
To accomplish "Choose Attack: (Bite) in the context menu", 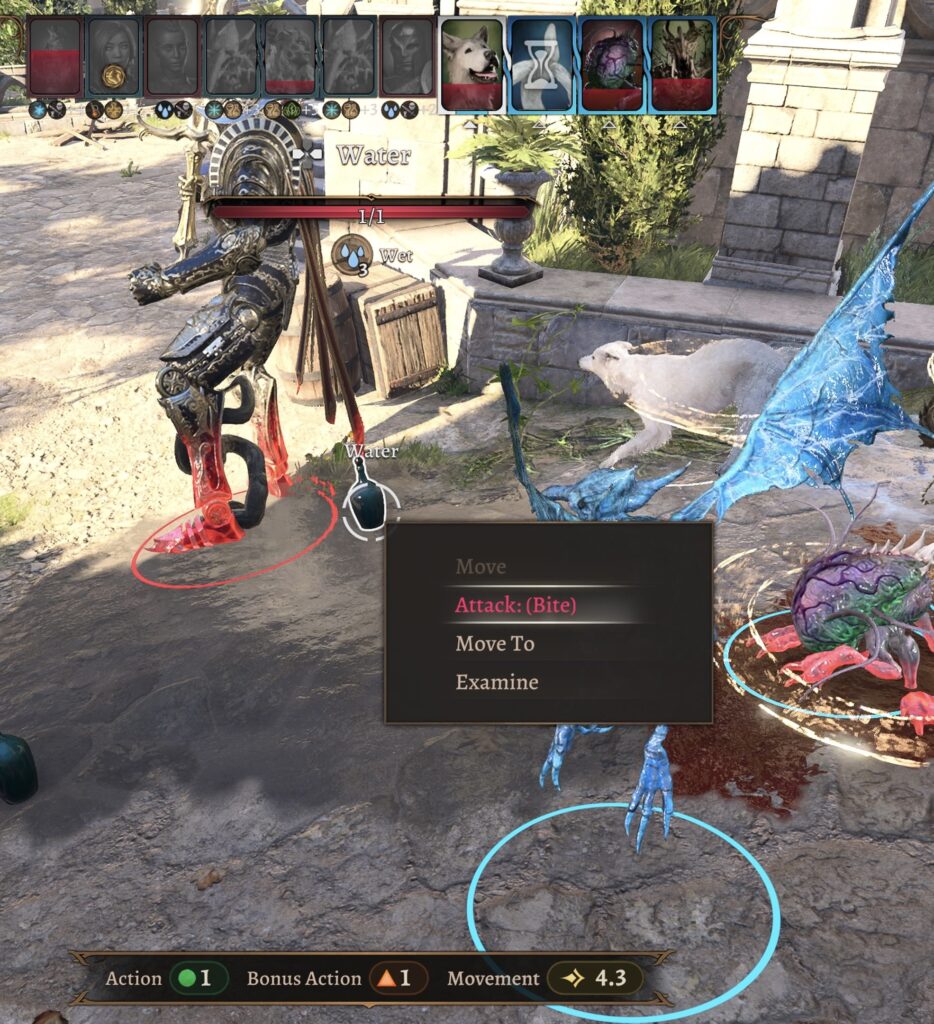I will tap(516, 605).
